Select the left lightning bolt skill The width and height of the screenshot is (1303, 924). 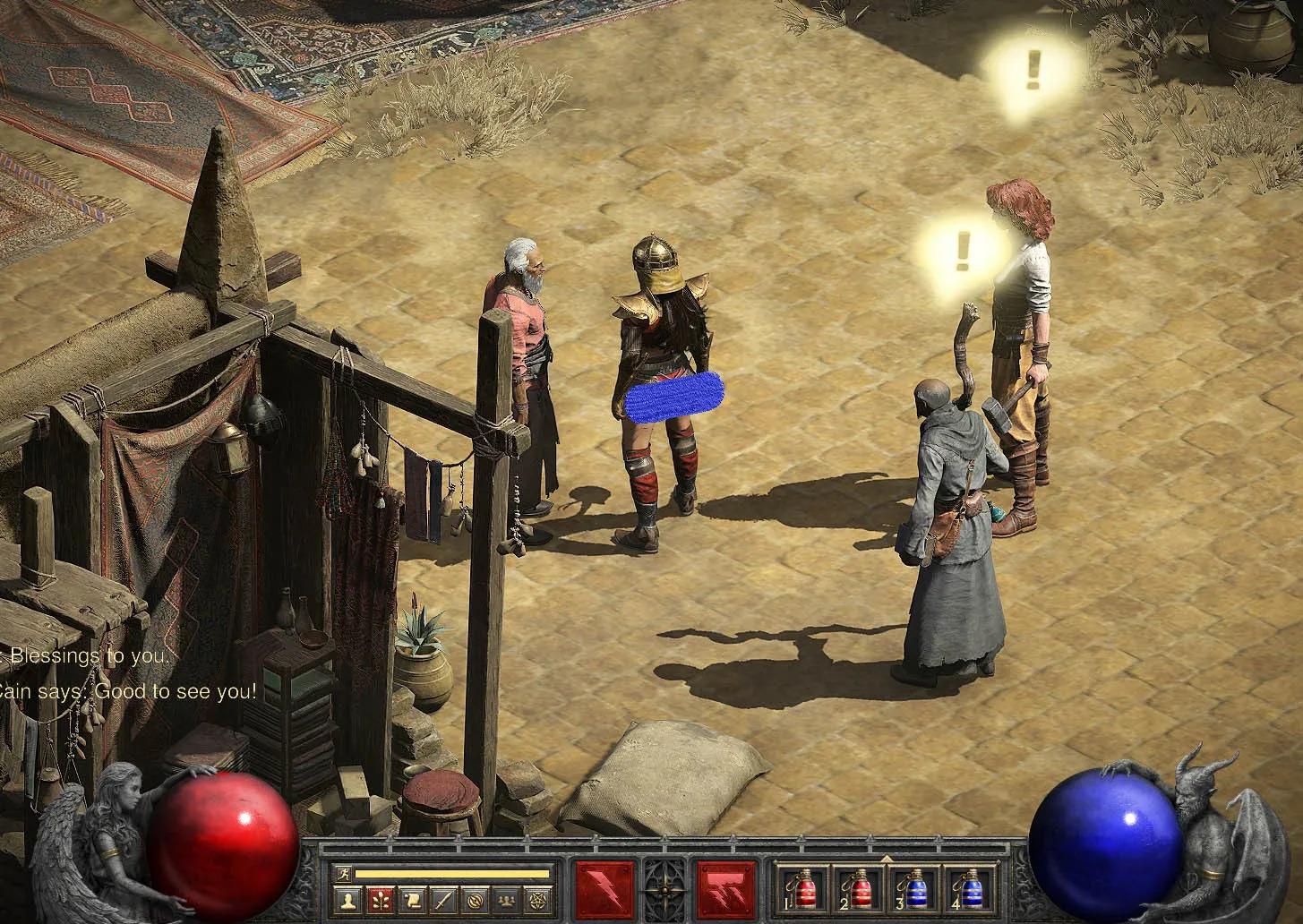point(604,890)
